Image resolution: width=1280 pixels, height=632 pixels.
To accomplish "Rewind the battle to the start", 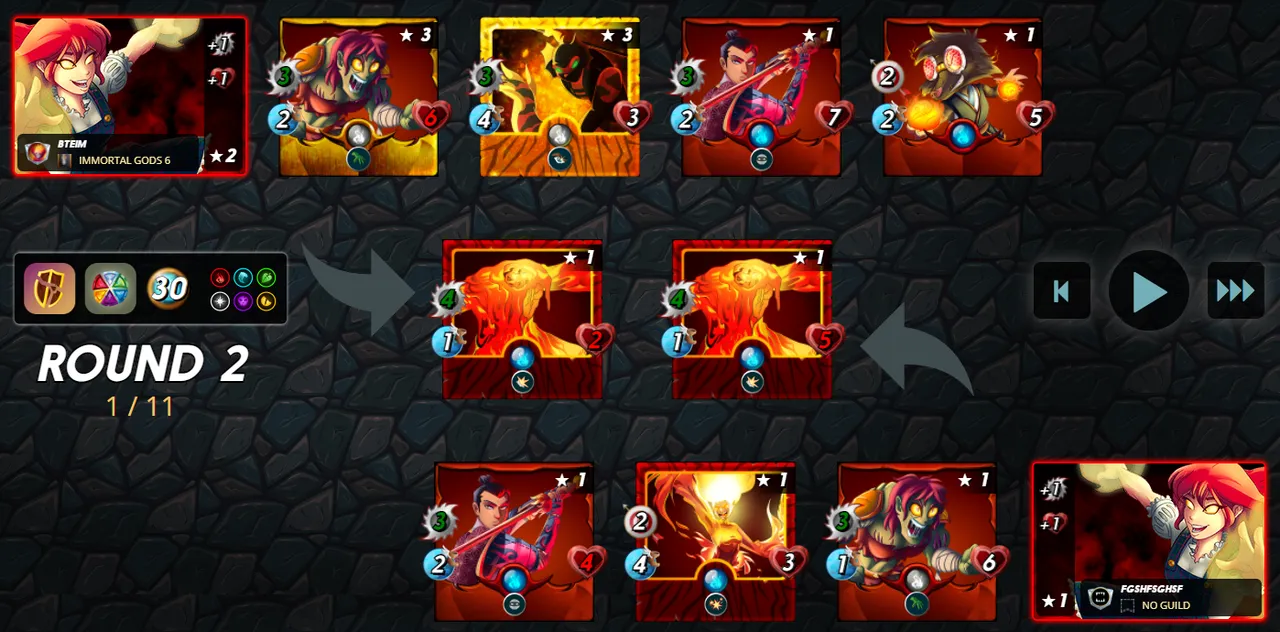I will (1062, 291).
